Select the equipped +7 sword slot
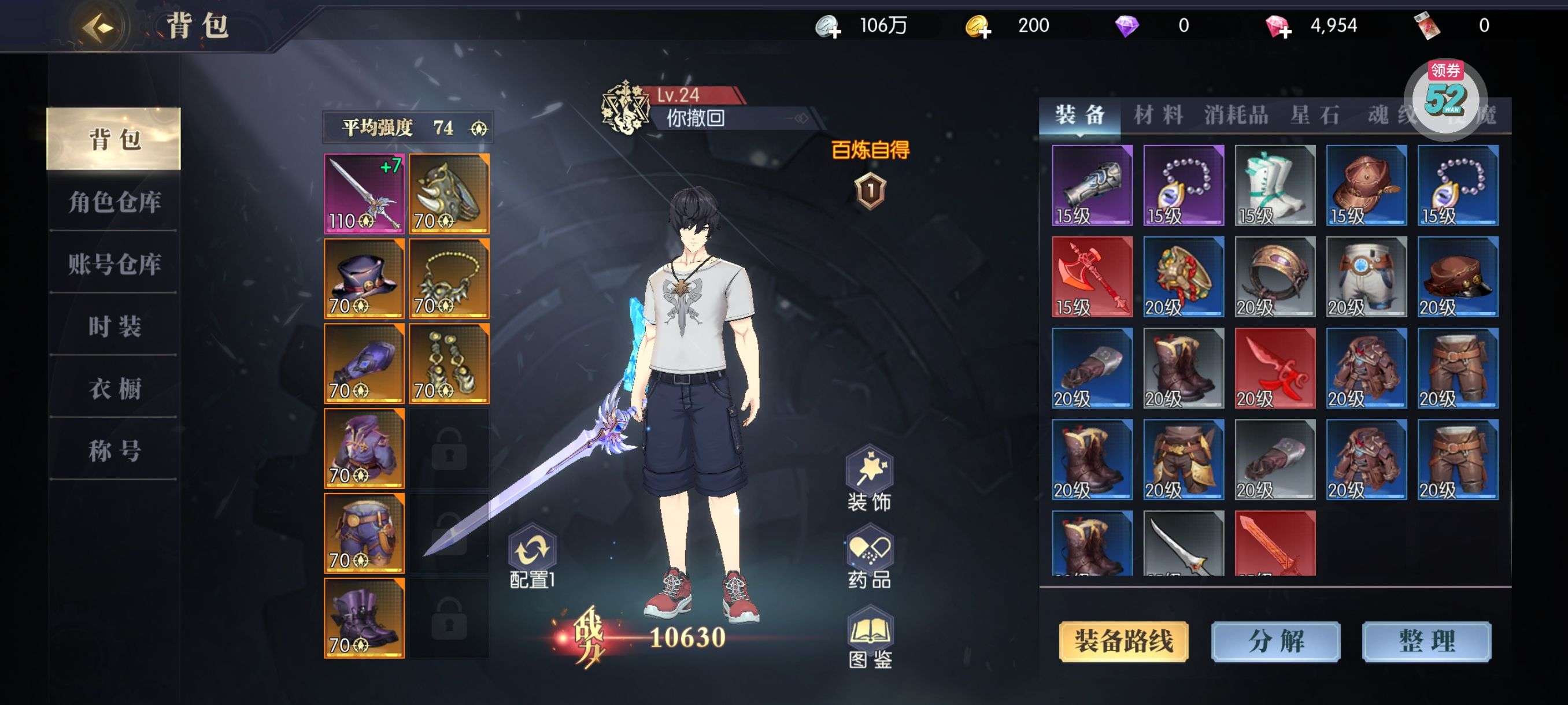 tap(364, 194)
